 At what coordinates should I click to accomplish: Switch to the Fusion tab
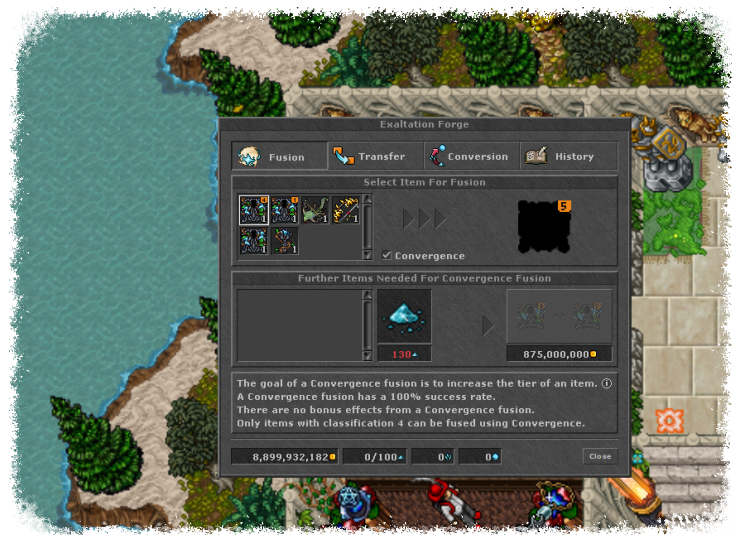point(279,156)
